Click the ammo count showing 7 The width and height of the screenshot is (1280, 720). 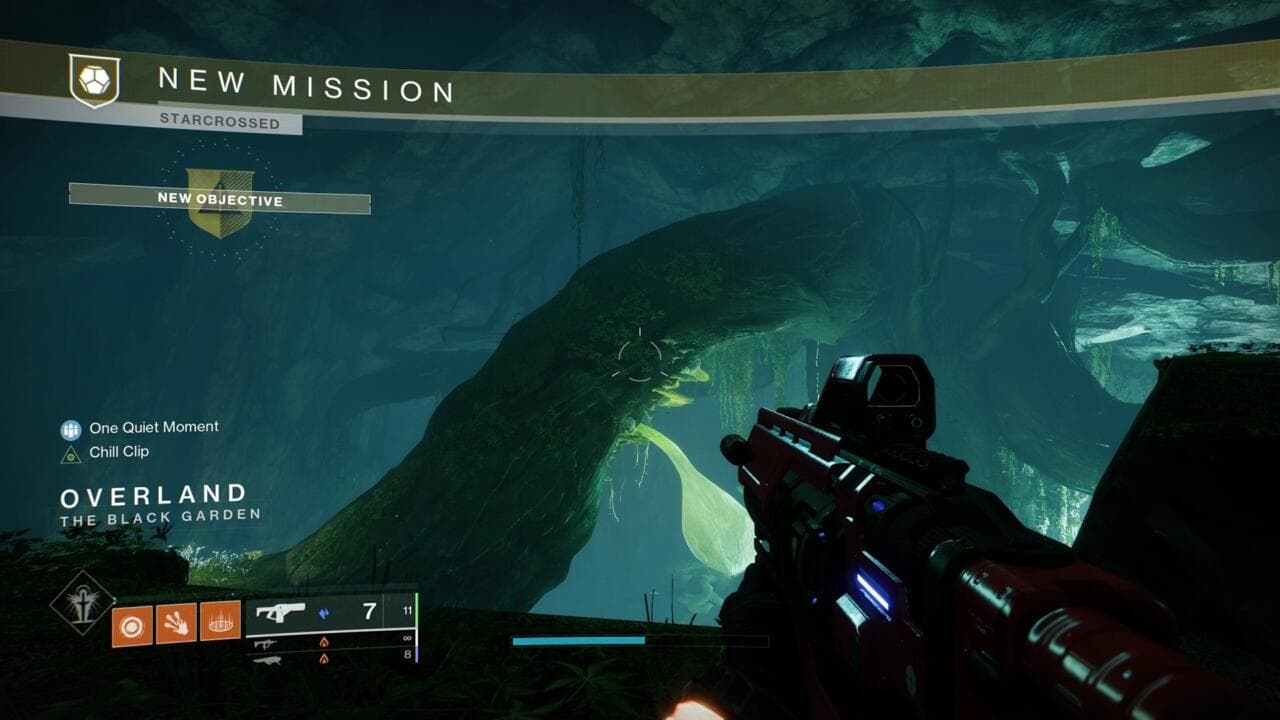[368, 611]
